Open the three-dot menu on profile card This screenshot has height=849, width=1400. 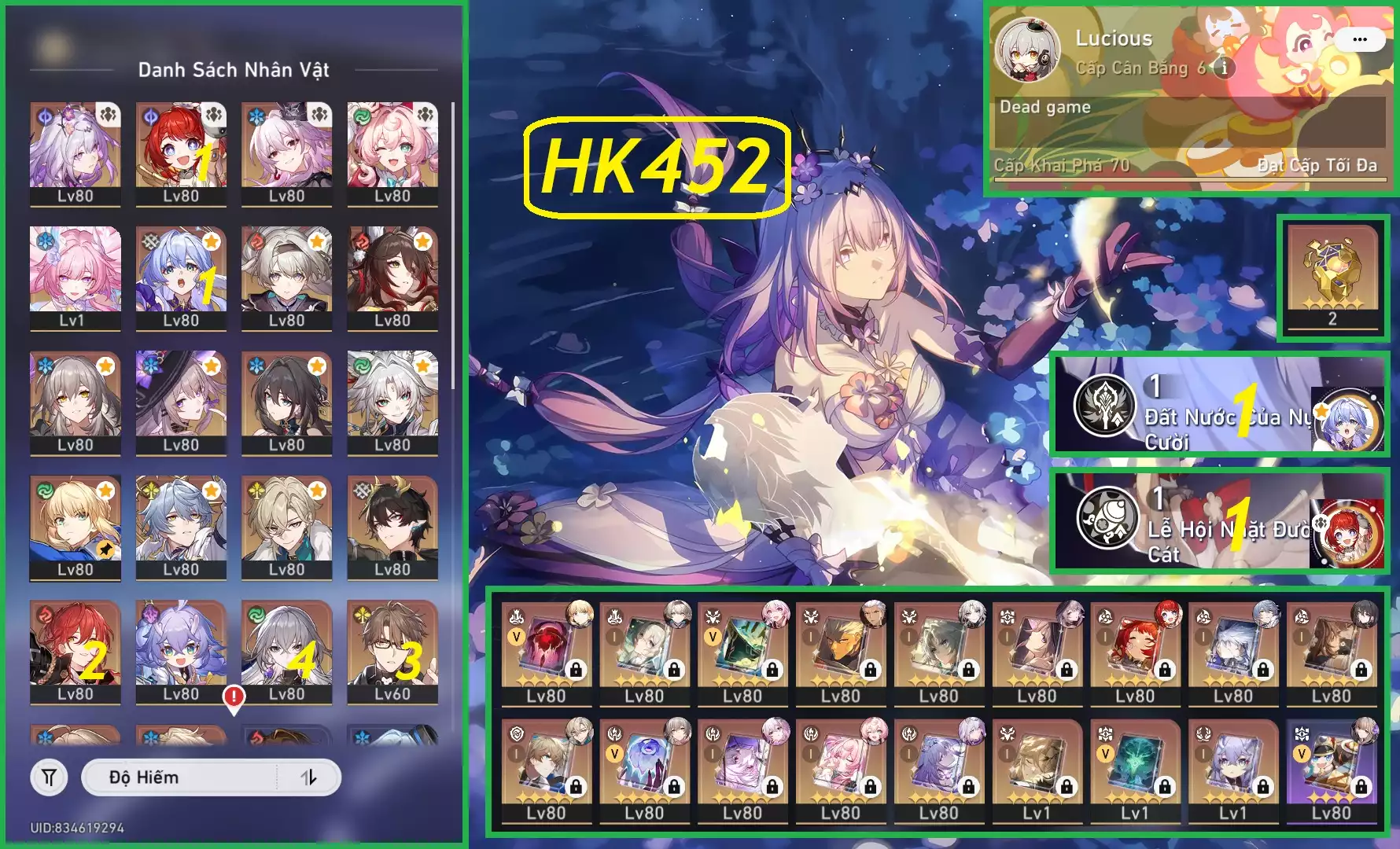point(1359,39)
